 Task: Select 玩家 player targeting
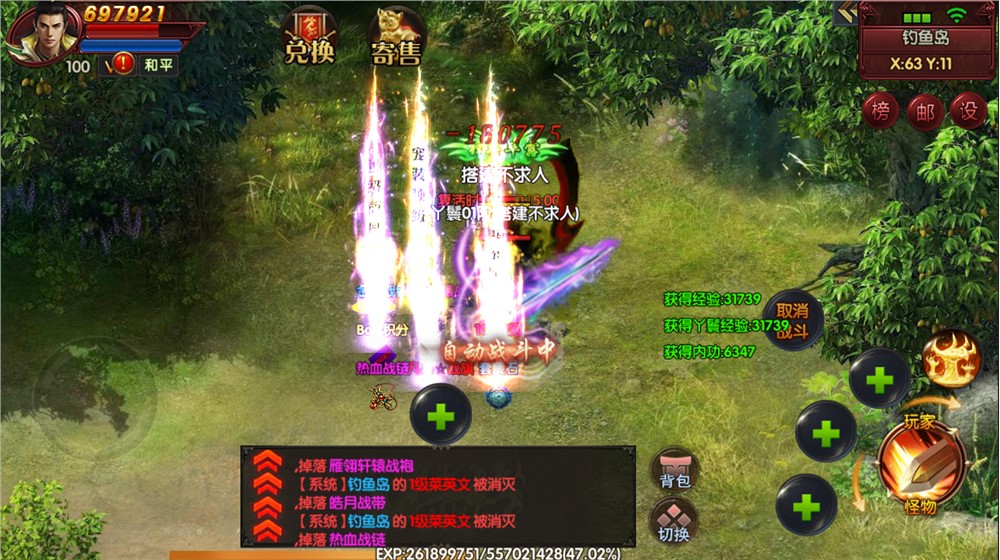point(920,421)
